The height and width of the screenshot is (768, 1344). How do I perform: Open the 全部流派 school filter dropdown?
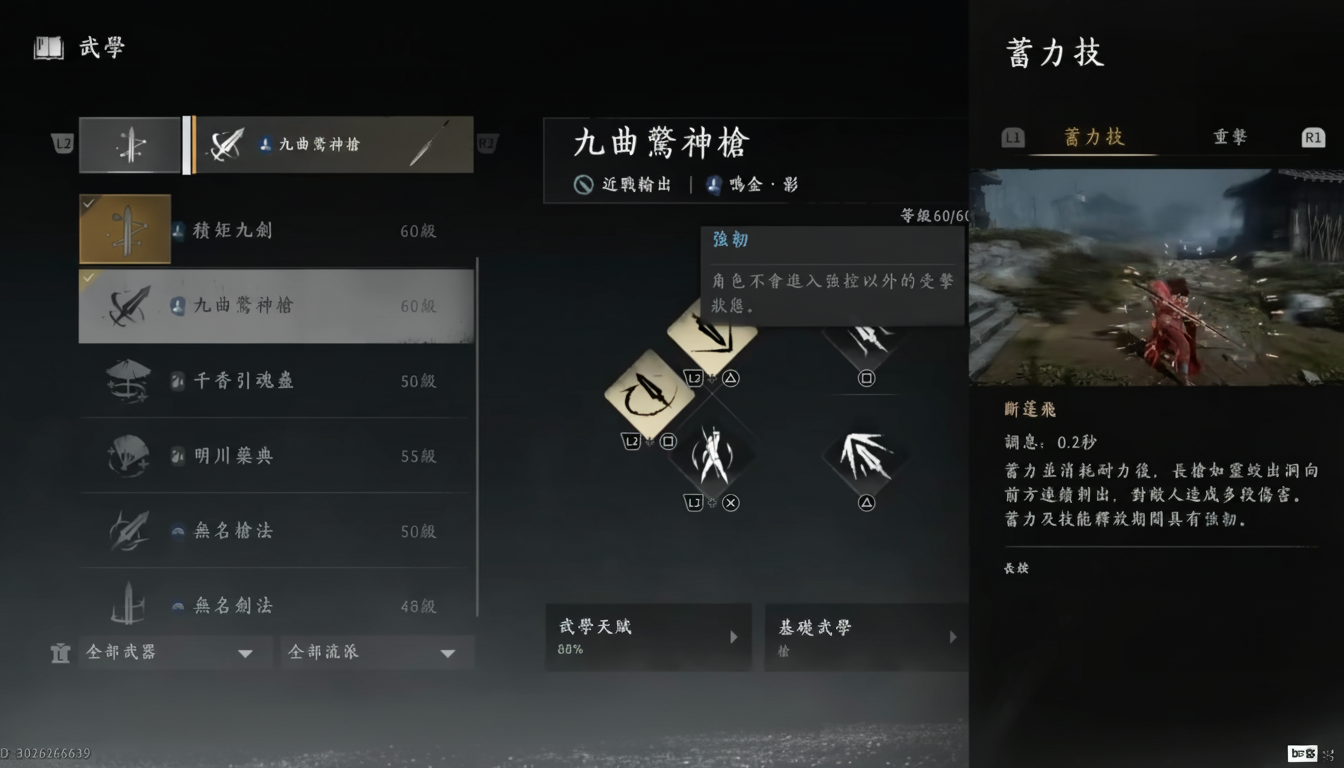(377, 652)
